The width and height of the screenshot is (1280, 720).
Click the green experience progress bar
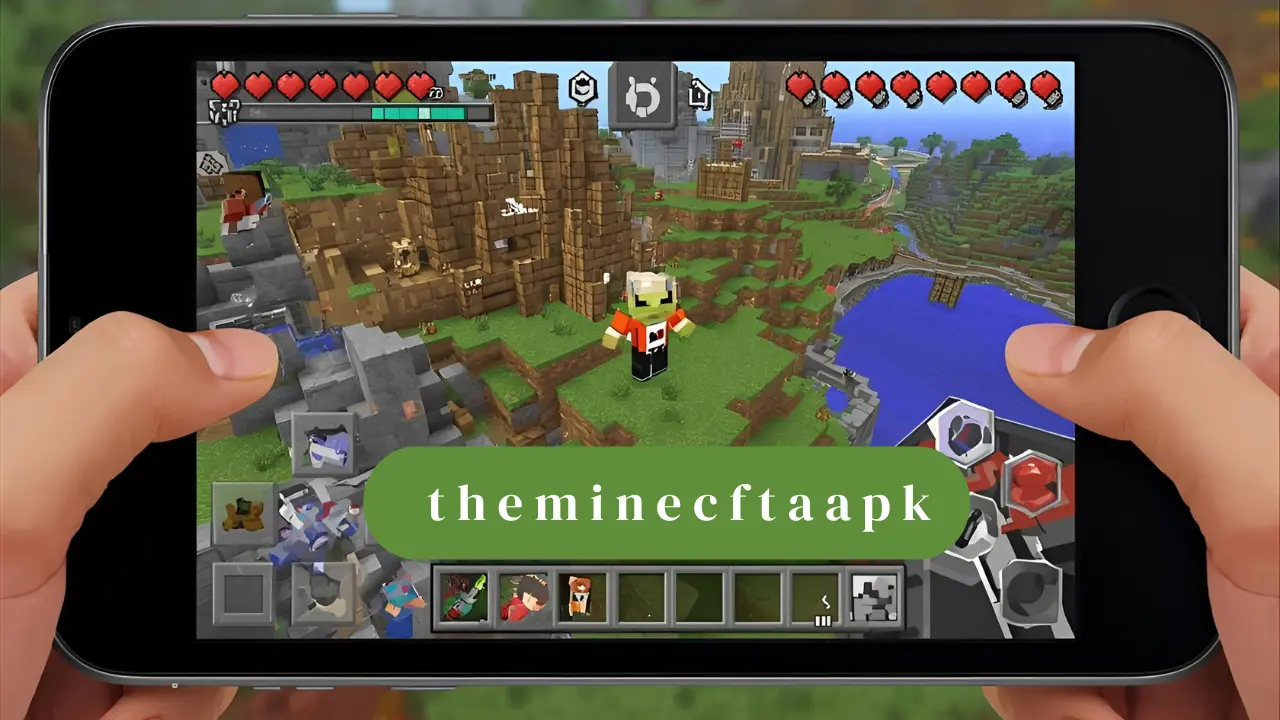(x=420, y=114)
